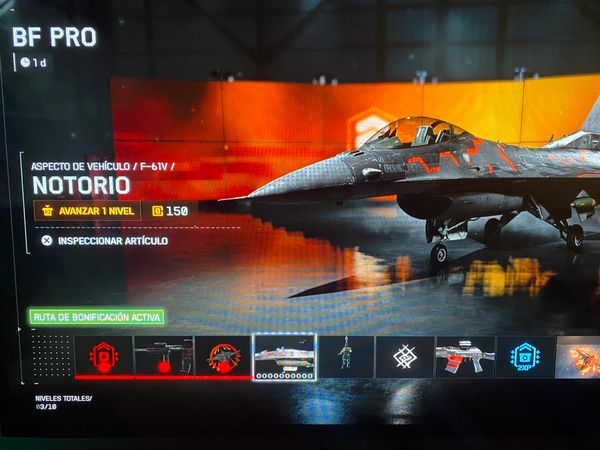Select the highlighted F-61V jet skin tile
The image size is (600, 450).
(x=285, y=356)
